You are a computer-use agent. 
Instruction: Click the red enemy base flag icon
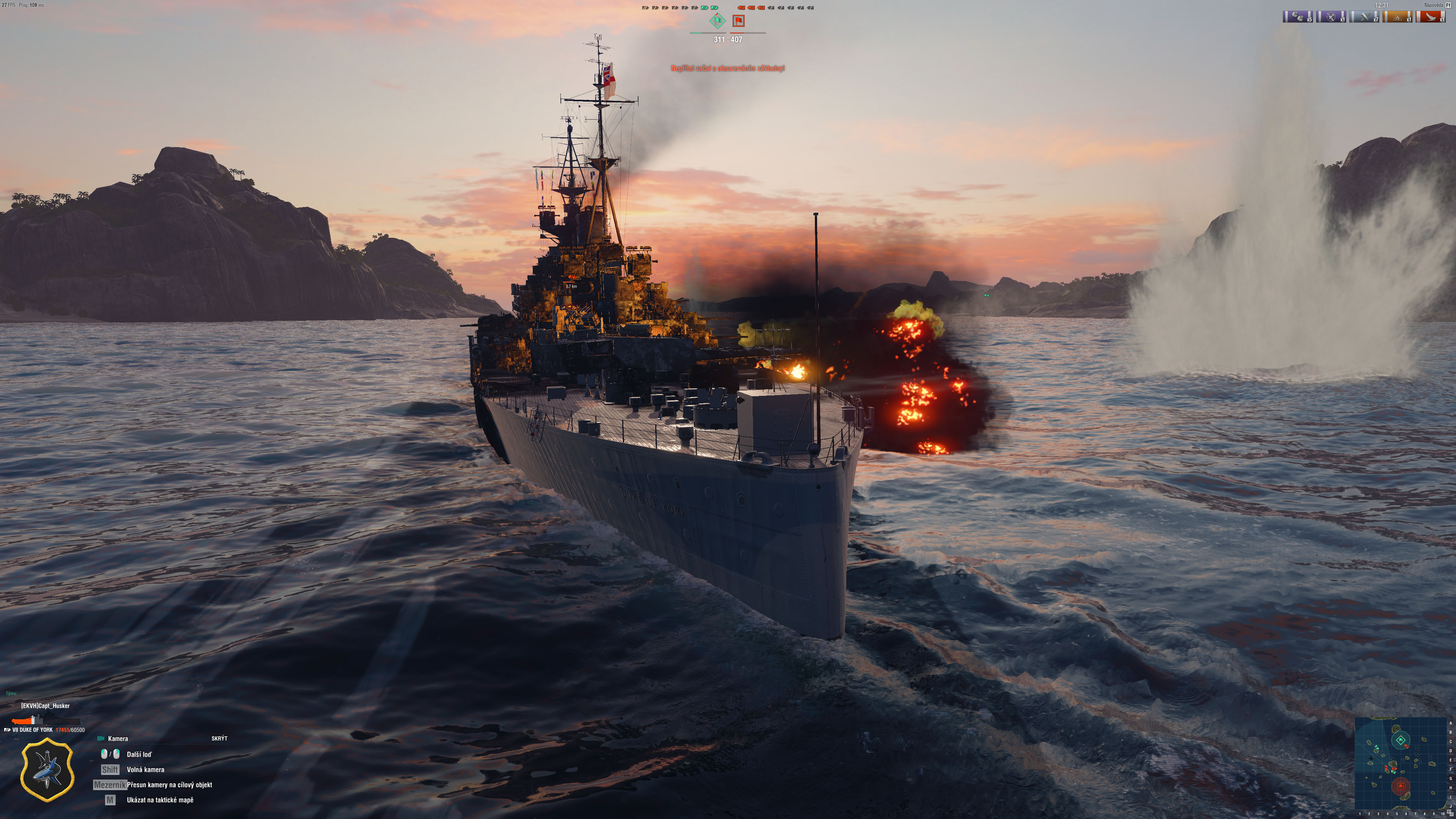[x=738, y=22]
